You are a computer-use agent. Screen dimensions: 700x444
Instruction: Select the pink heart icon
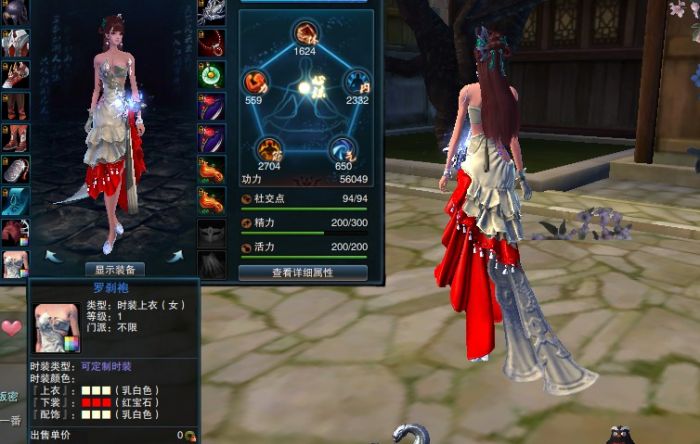11,328
